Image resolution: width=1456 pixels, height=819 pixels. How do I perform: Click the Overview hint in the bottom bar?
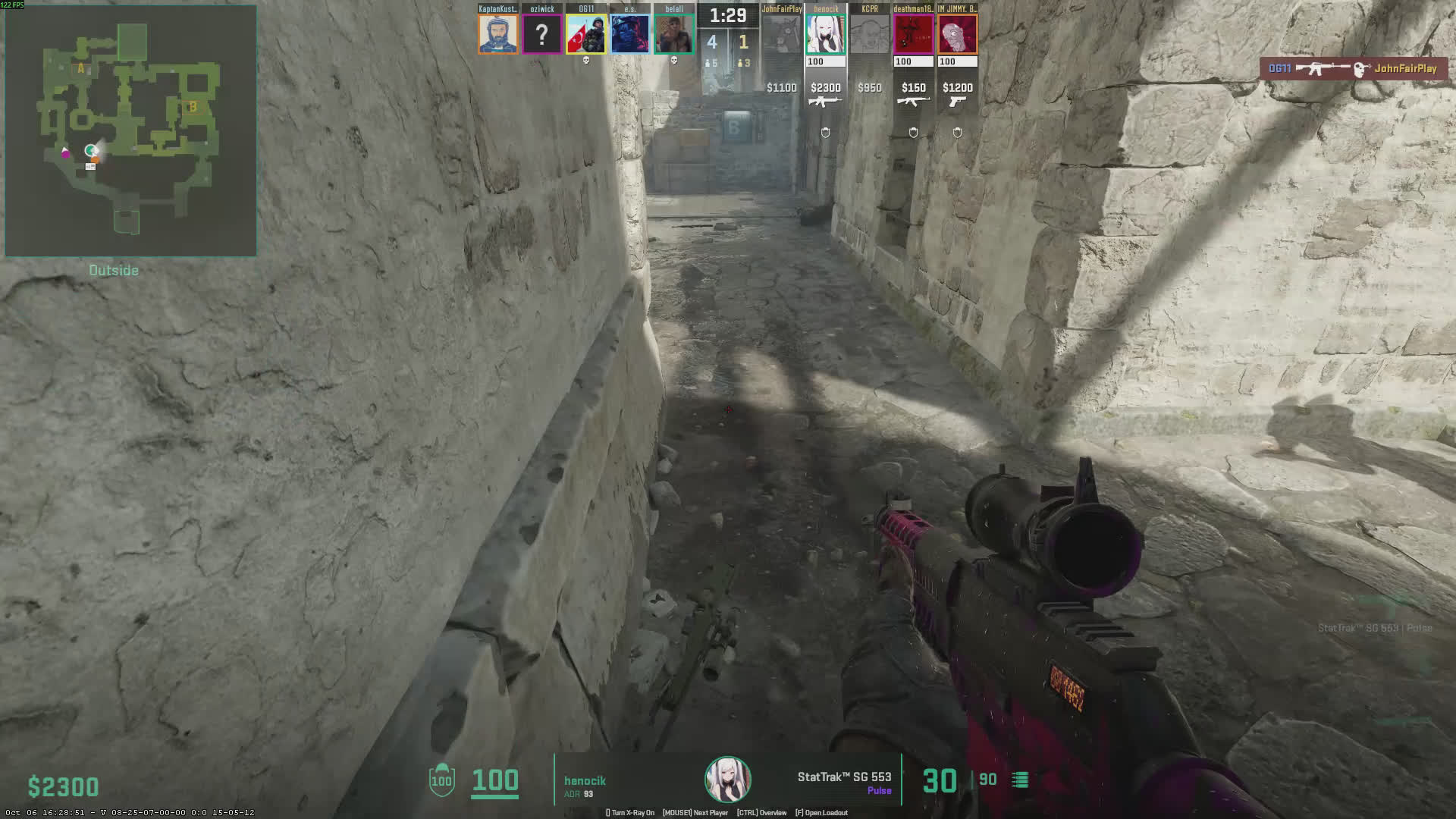coord(761,813)
